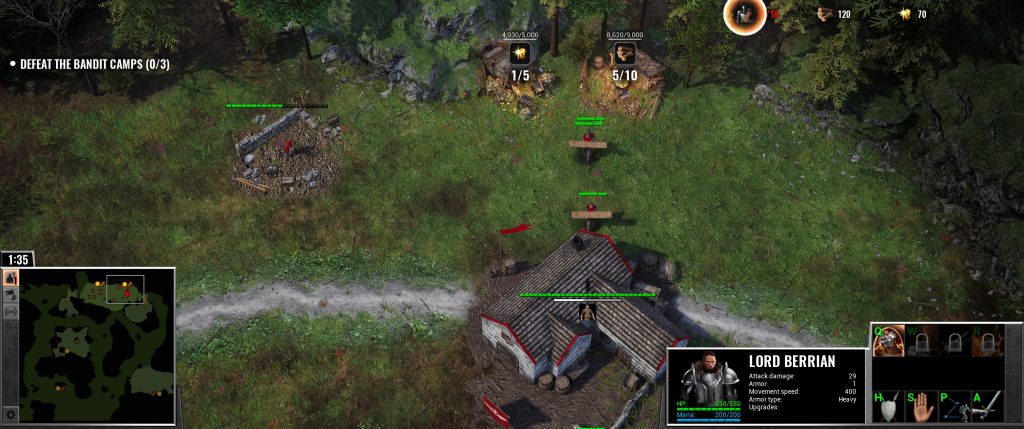The height and width of the screenshot is (429, 1024).
Task: Select the Hold position shield command
Action: coord(887,405)
